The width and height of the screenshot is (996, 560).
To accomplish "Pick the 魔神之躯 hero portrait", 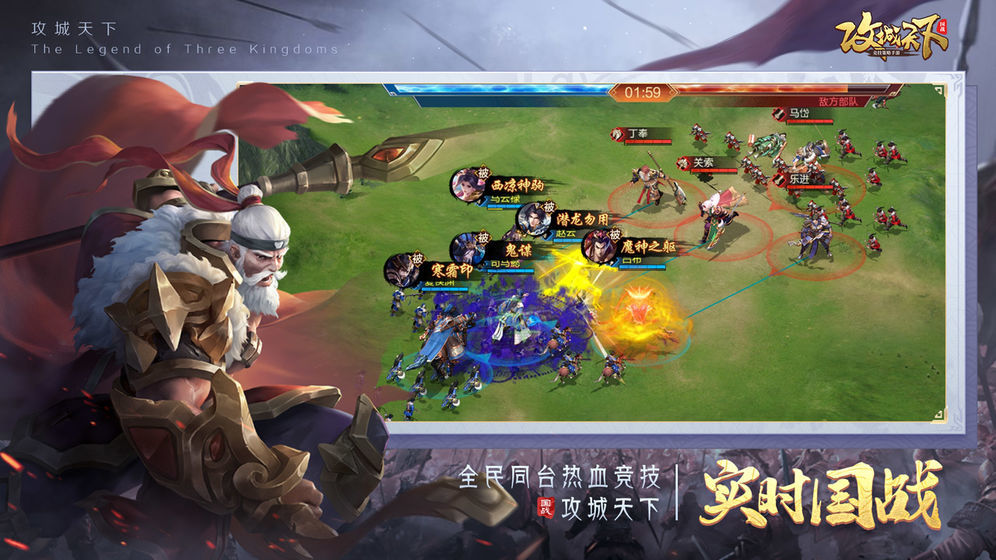I will [x=598, y=247].
